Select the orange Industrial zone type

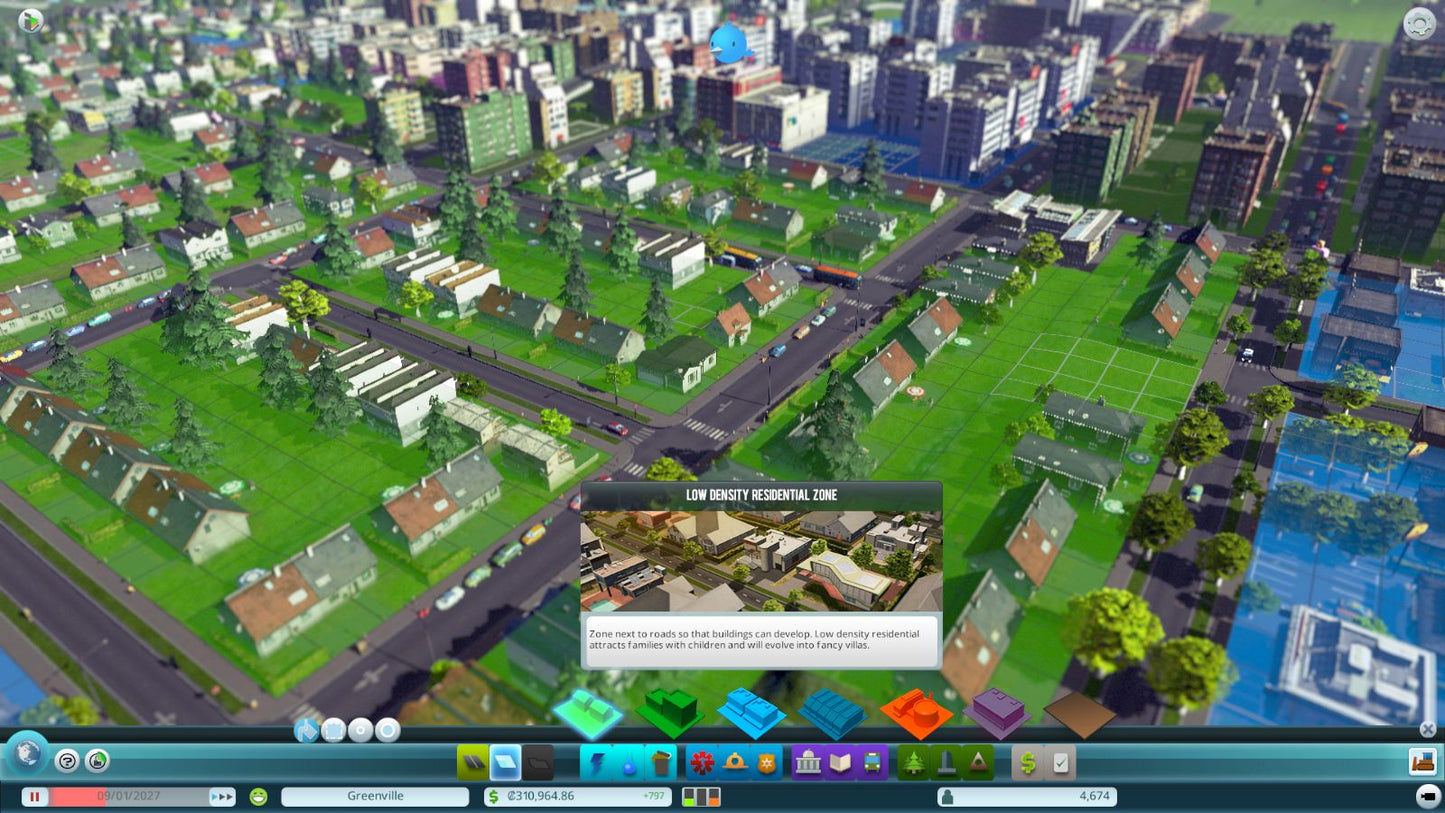[x=914, y=712]
